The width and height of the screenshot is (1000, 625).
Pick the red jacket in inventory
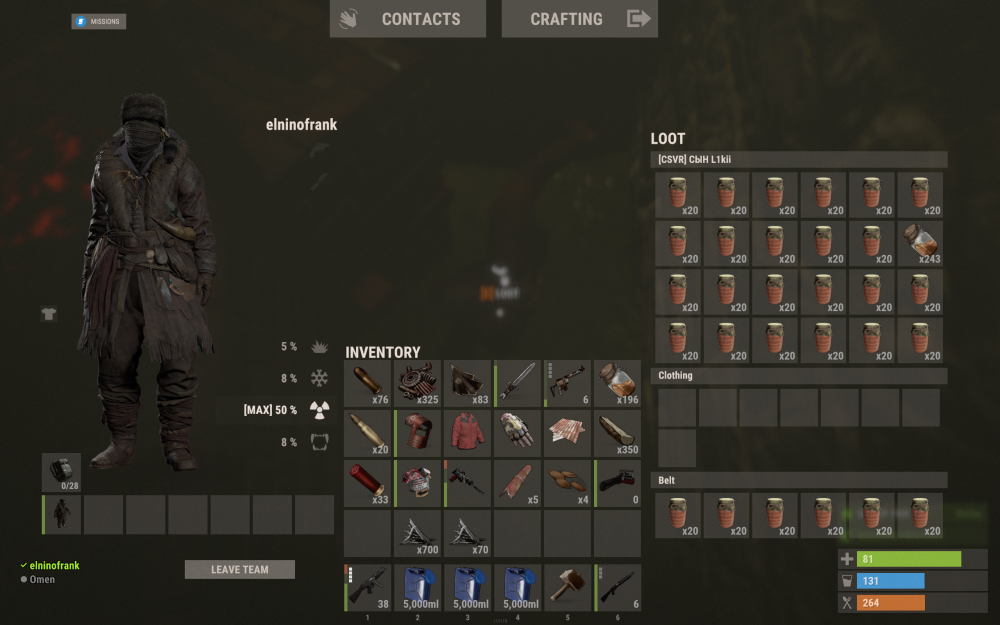pyautogui.click(x=468, y=434)
